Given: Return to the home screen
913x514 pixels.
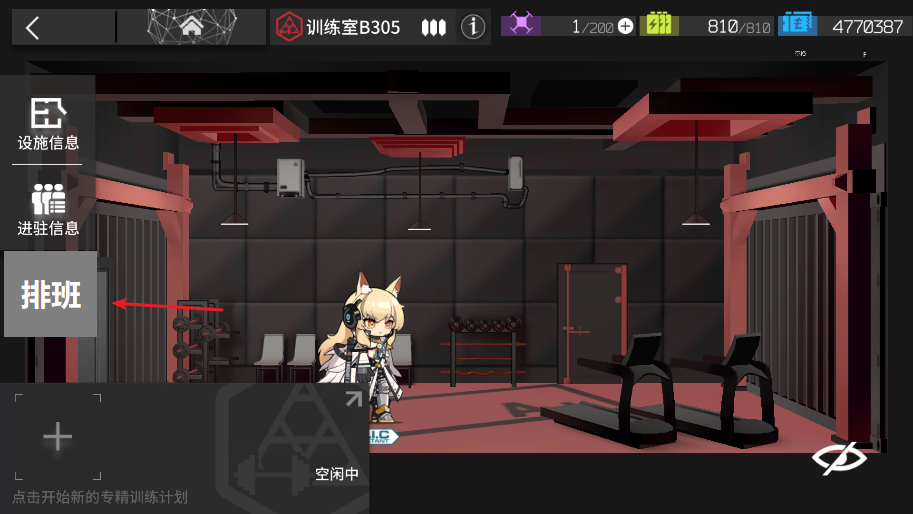Looking at the screenshot, I should 191,27.
